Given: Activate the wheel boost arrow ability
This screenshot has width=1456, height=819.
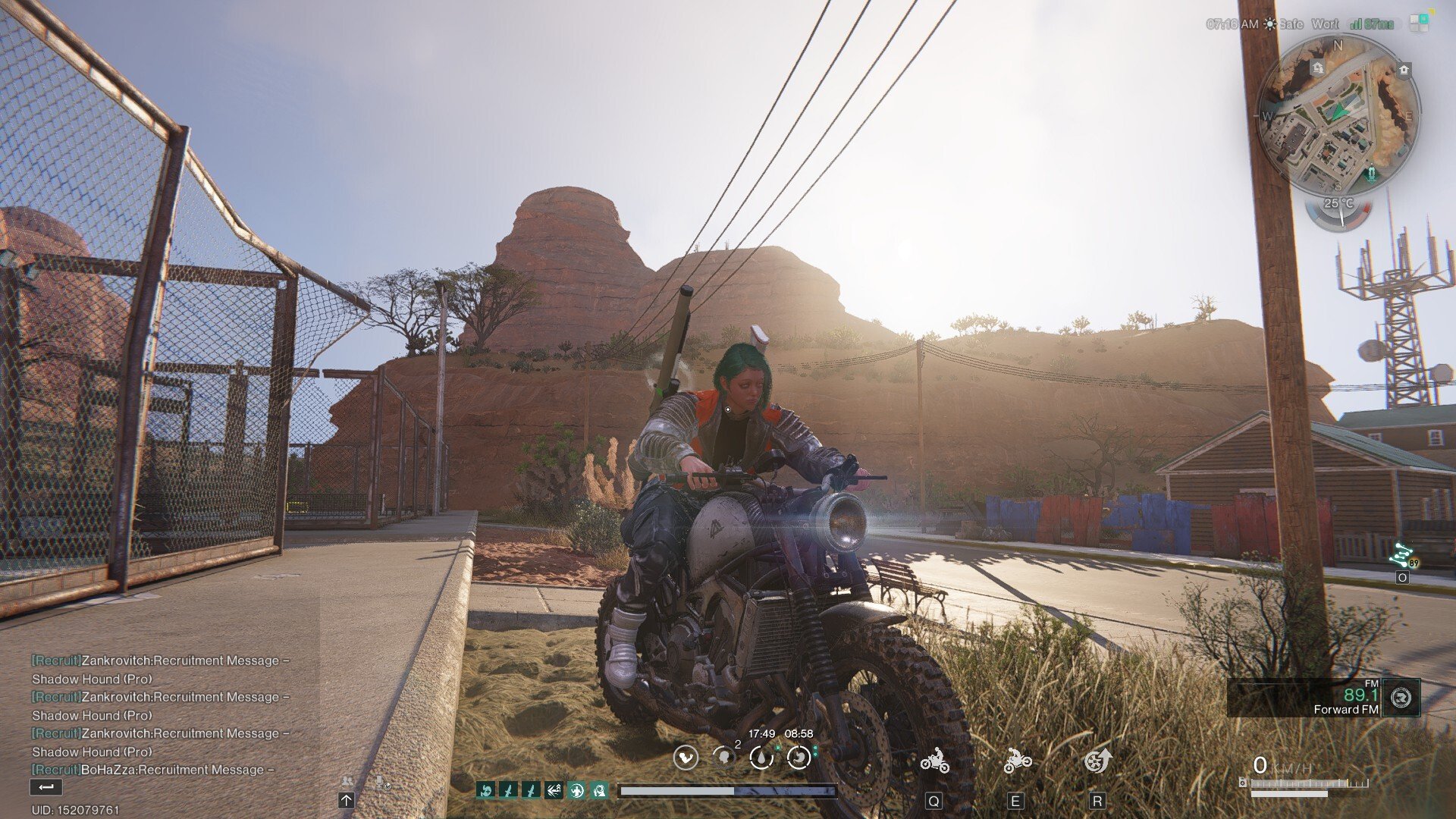Looking at the screenshot, I should point(1097,760).
